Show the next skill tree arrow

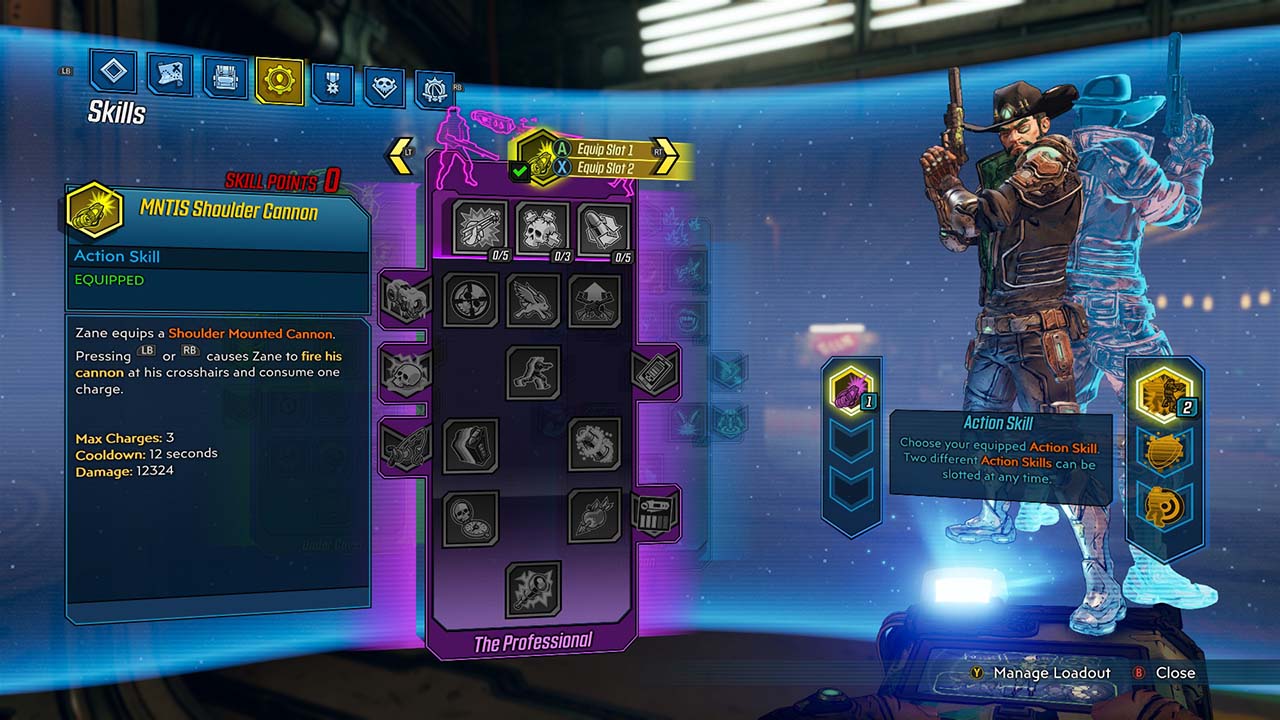point(664,155)
